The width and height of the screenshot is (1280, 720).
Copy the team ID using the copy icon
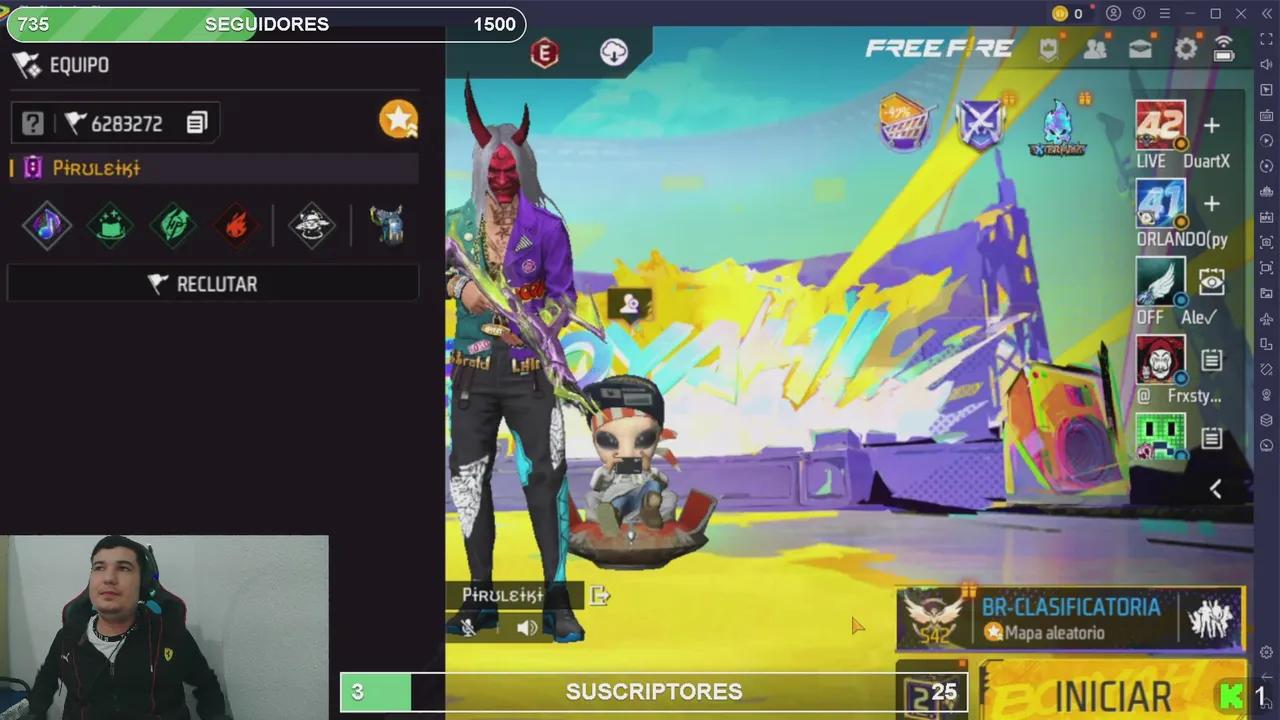tap(196, 123)
